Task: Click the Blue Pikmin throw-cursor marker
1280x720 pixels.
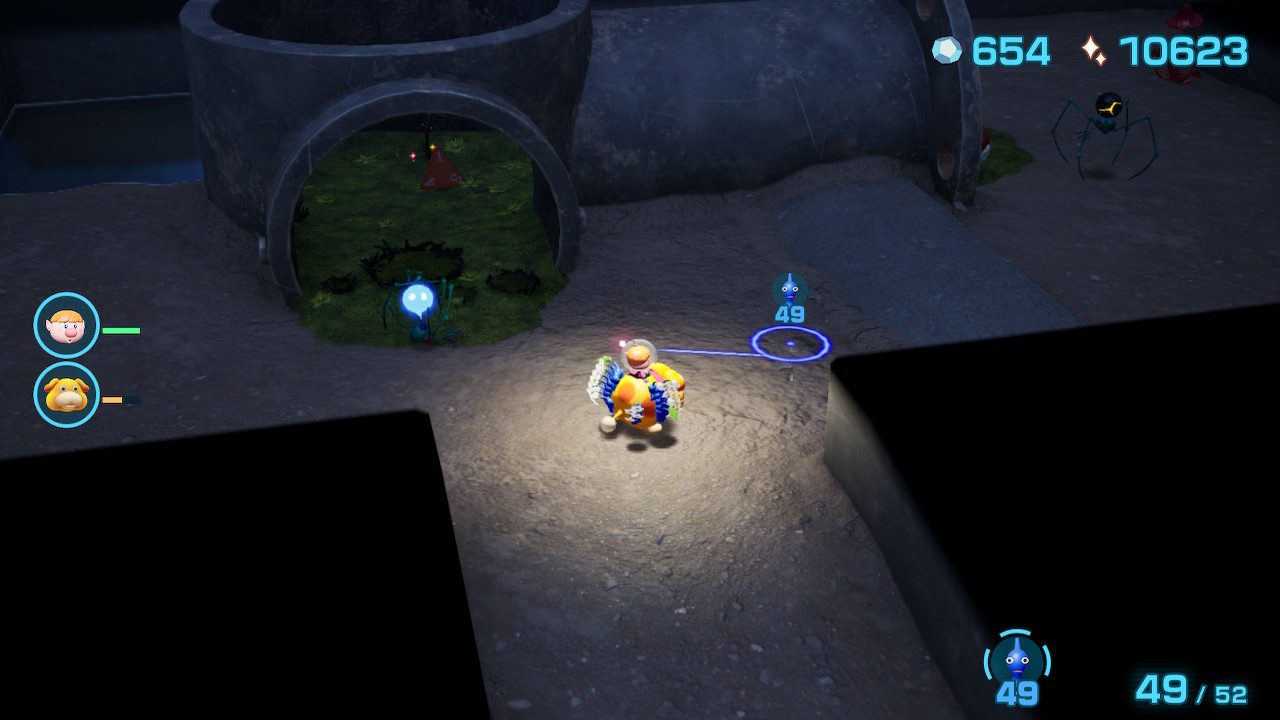Action: (790, 344)
